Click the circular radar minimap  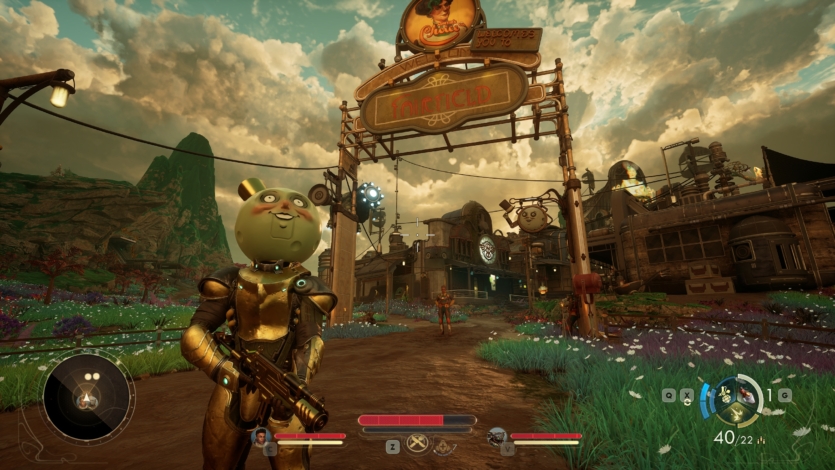click(x=87, y=397)
